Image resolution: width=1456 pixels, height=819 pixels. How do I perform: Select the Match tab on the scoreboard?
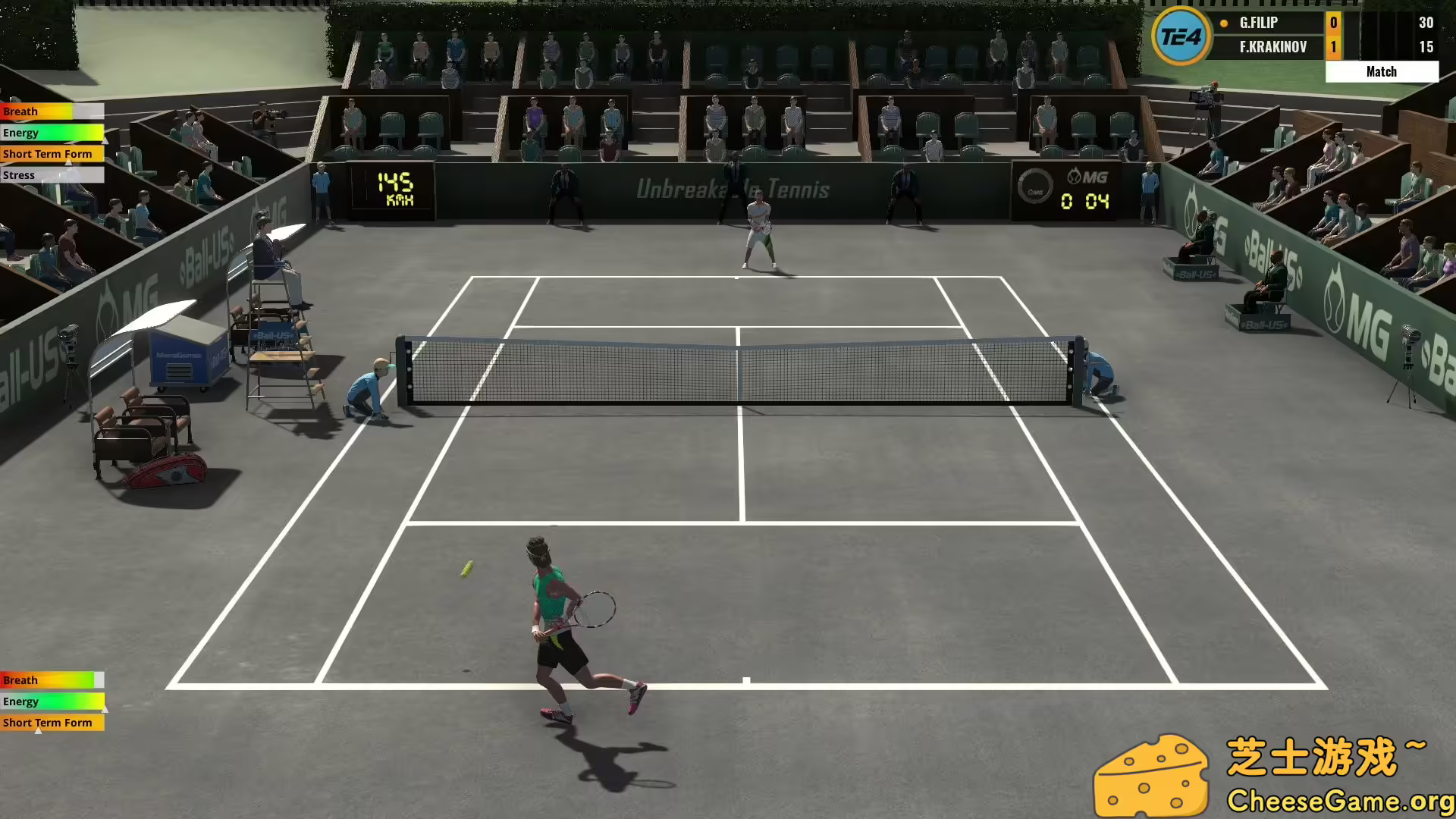(1382, 71)
